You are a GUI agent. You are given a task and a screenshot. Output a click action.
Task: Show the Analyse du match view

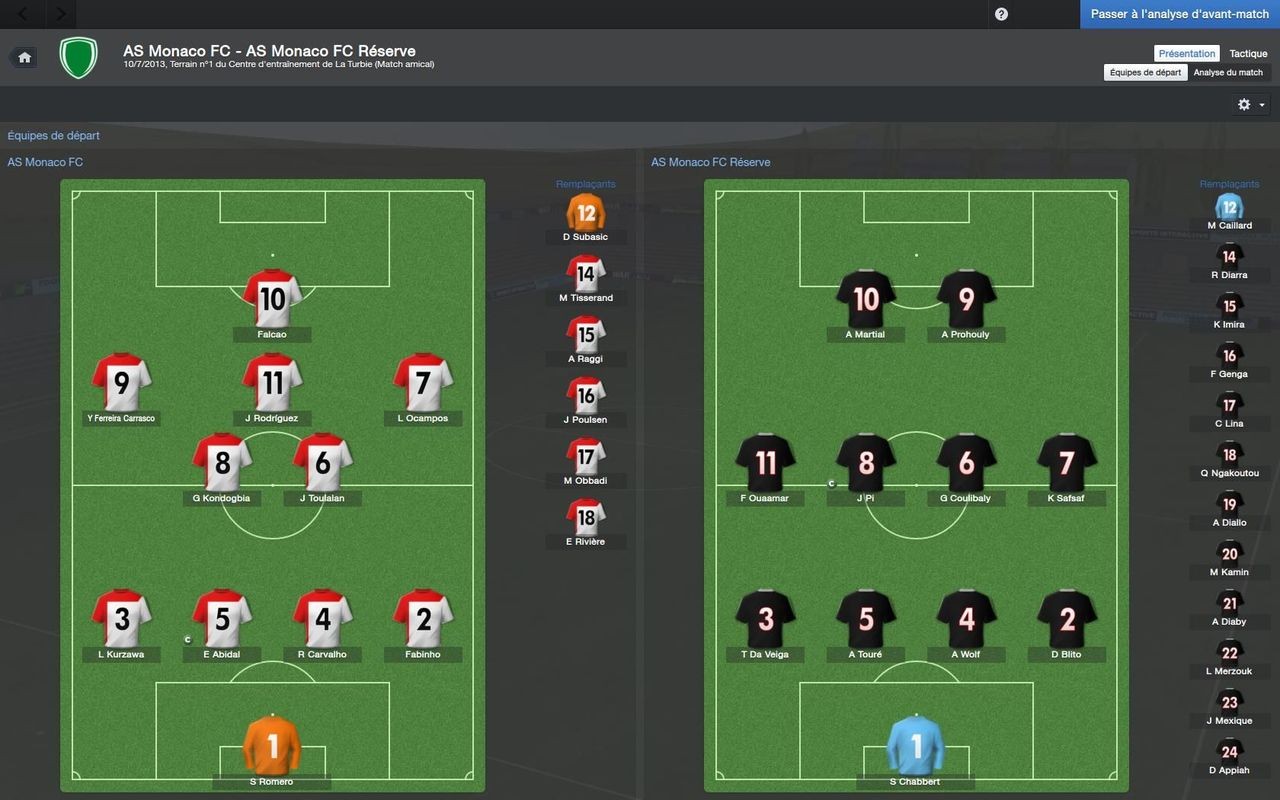(1228, 72)
